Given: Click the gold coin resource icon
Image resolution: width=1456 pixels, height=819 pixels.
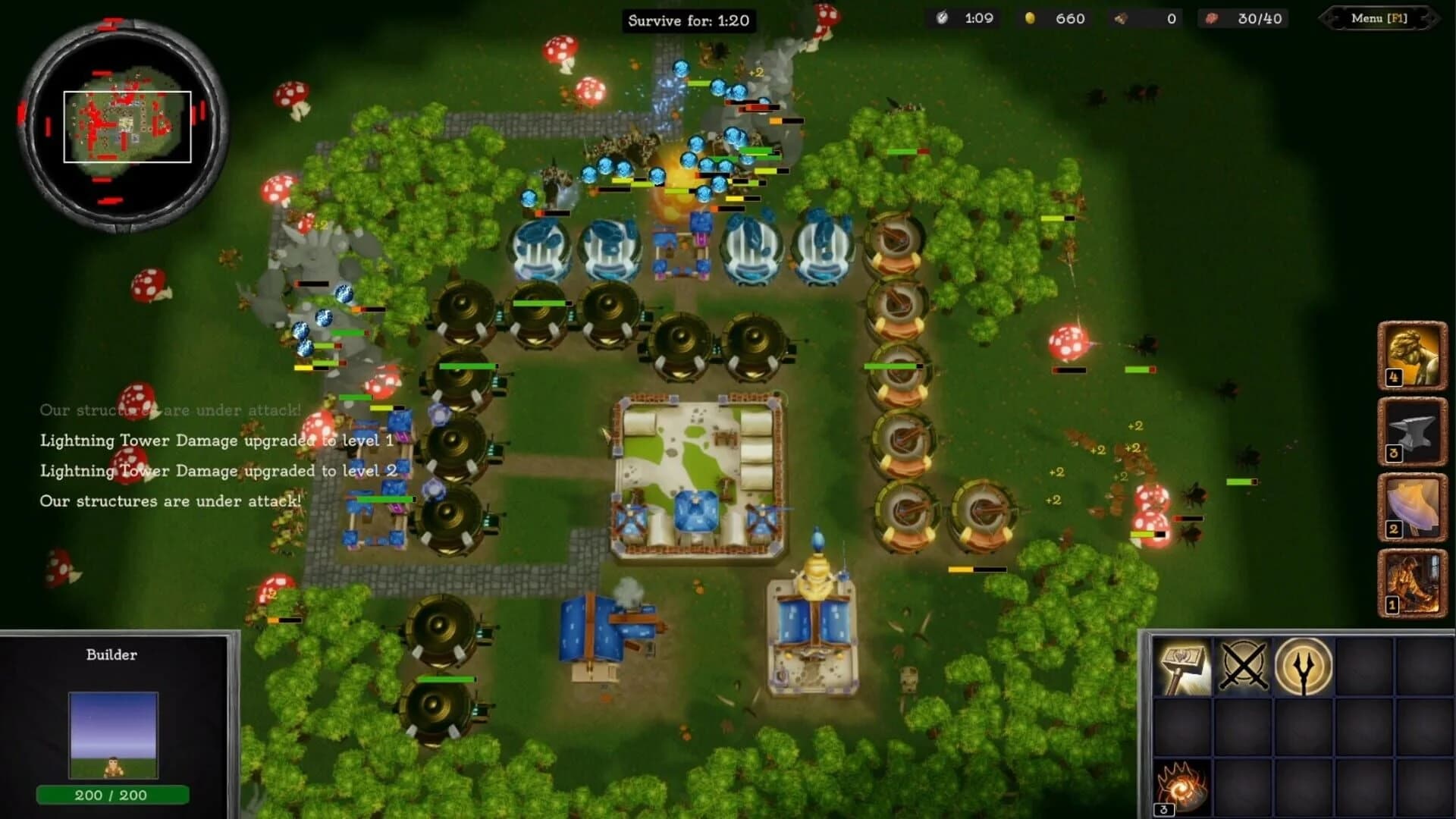Looking at the screenshot, I should tap(1029, 19).
